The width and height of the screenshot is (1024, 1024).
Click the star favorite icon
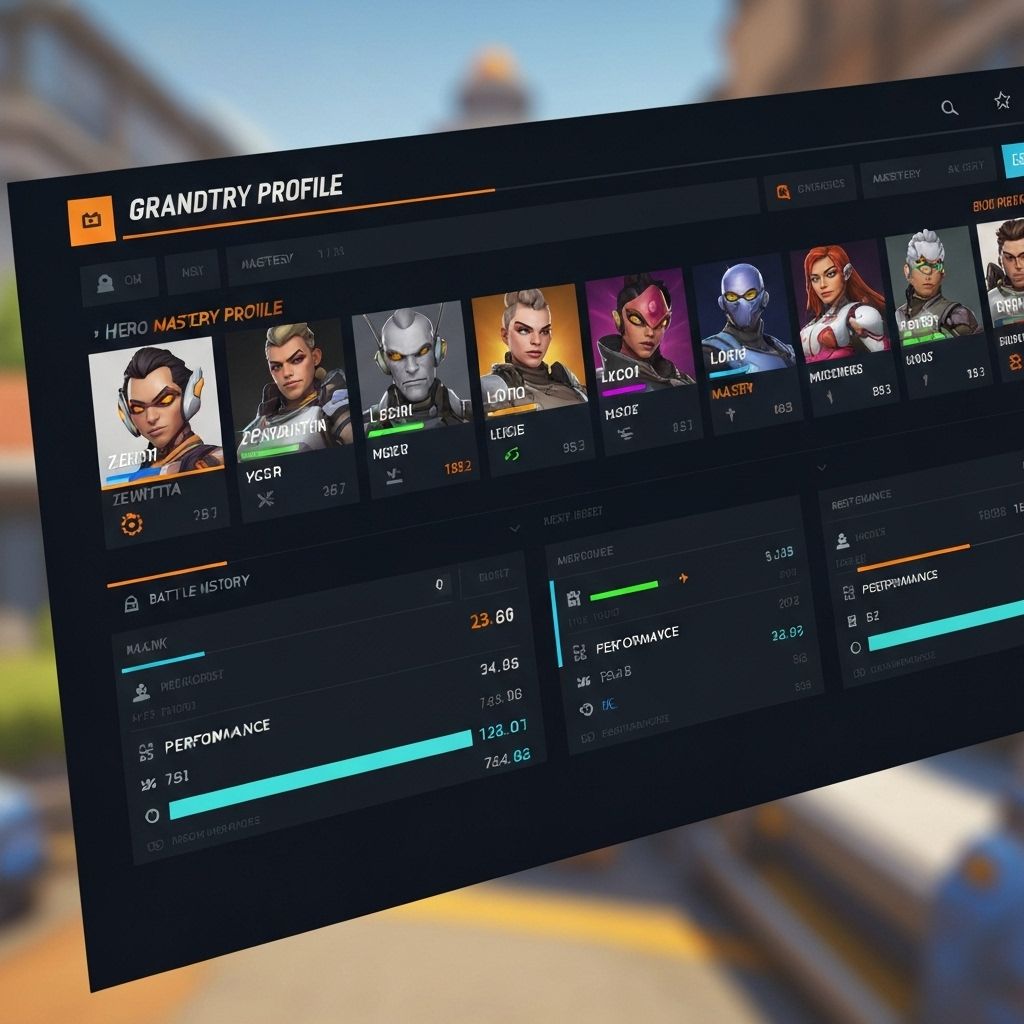[x=1001, y=100]
